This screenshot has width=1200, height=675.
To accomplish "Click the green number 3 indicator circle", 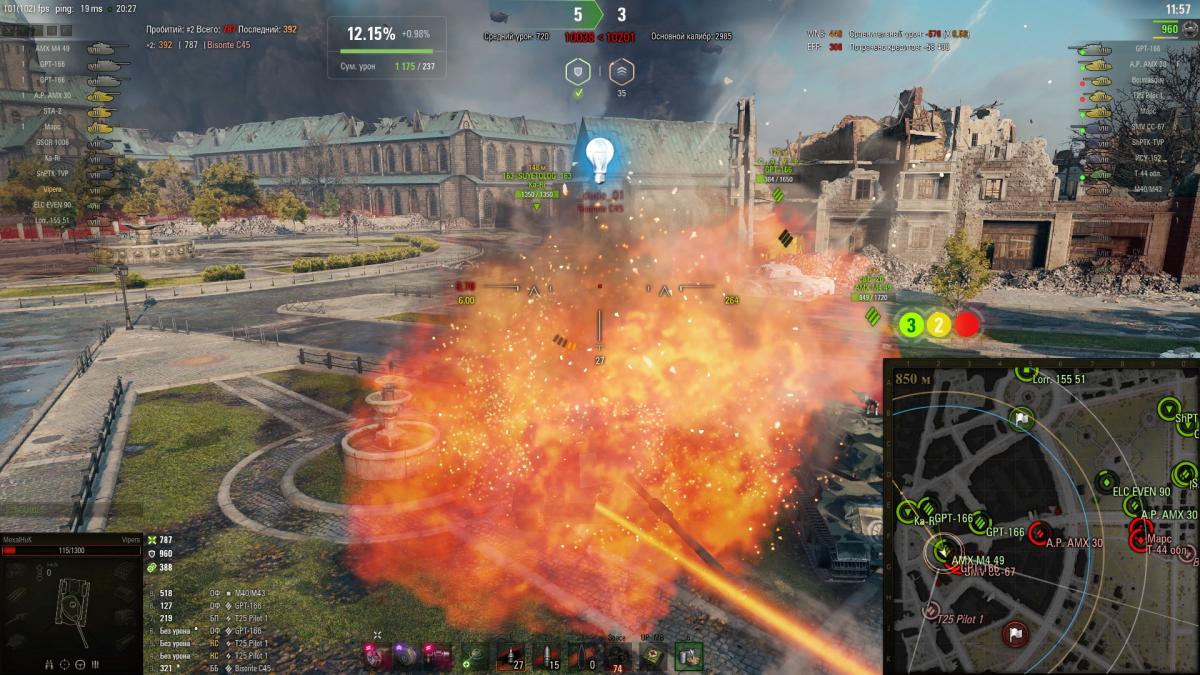I will point(911,324).
